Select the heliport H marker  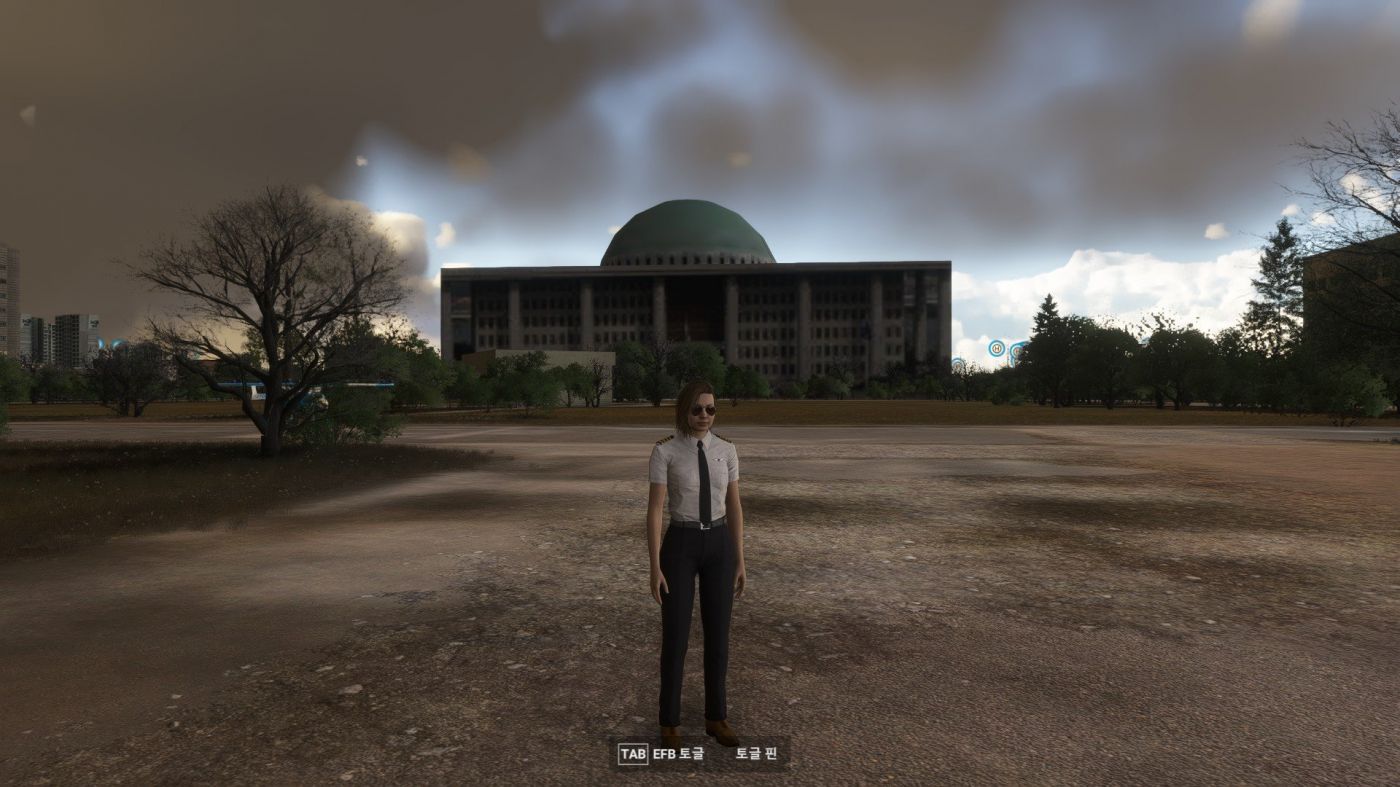pyautogui.click(x=997, y=348)
